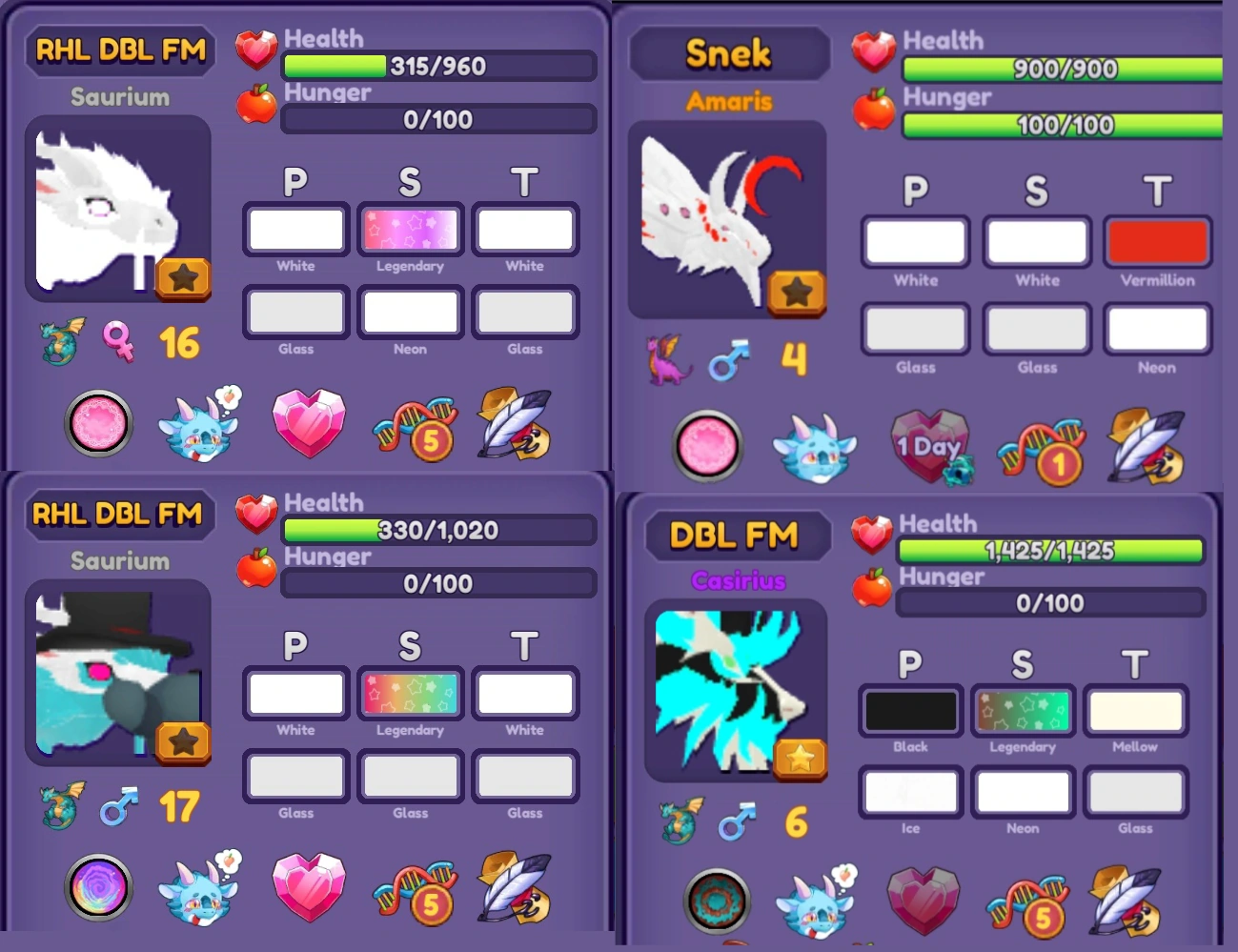Select the feather quill icon on Snek's card

(x=1144, y=446)
